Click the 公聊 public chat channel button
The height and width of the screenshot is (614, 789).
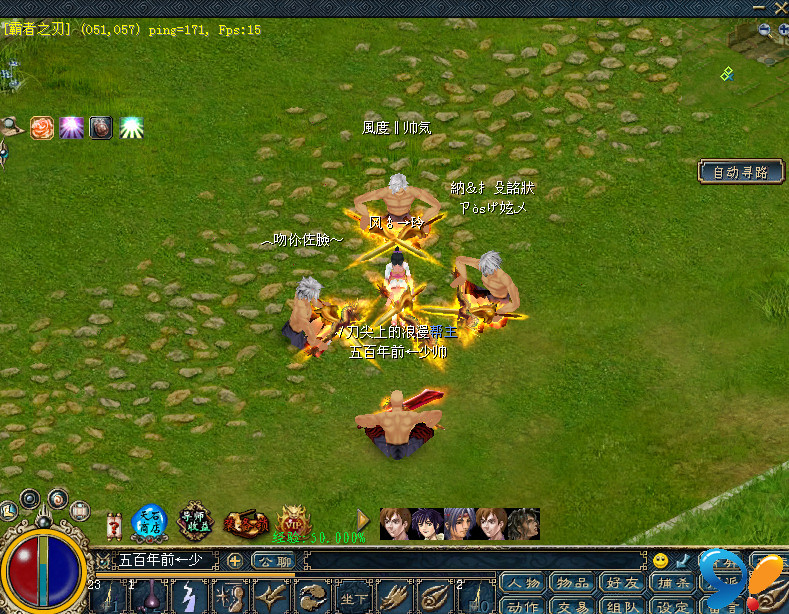pos(273,561)
